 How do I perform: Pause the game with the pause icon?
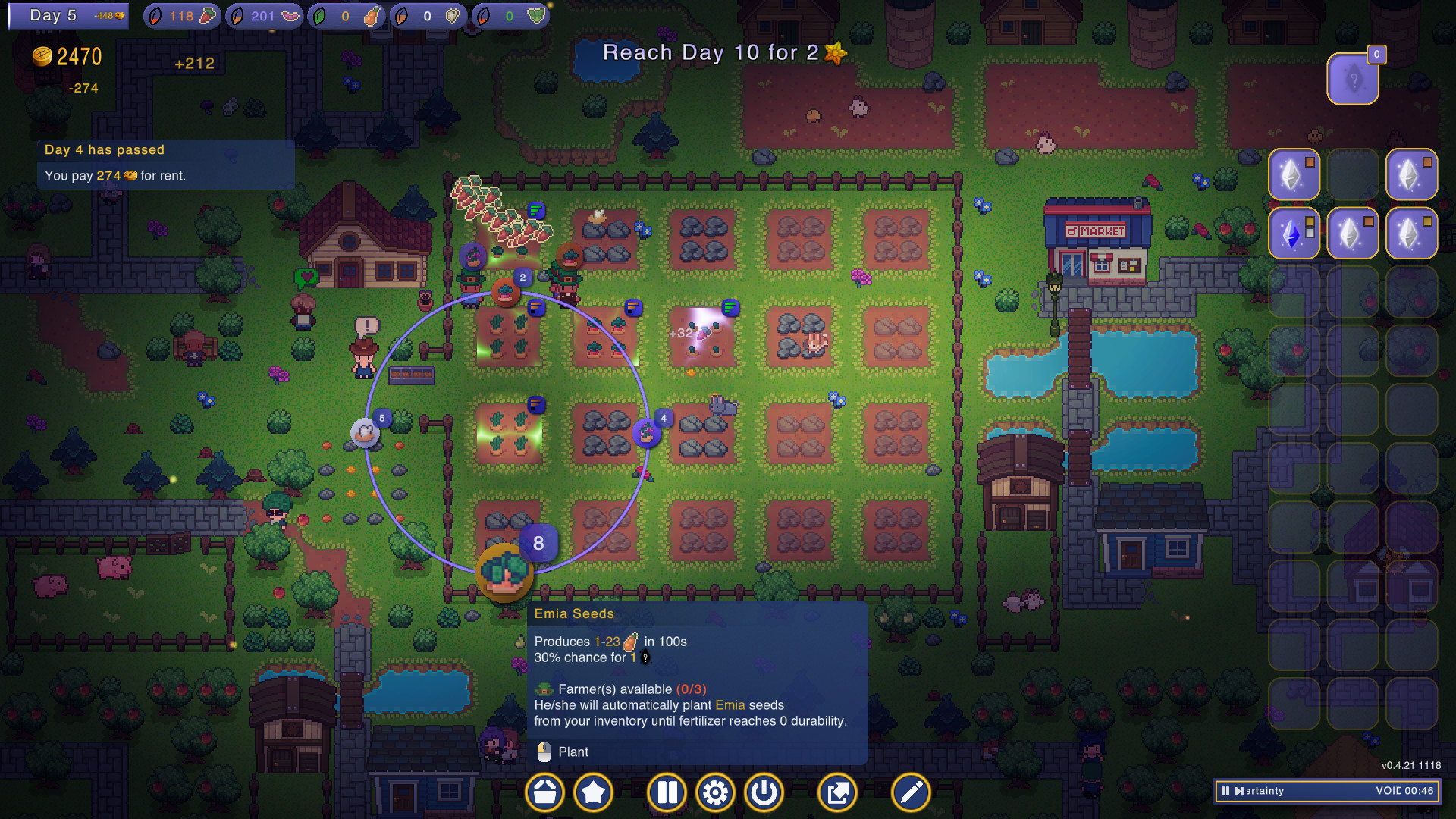[667, 792]
